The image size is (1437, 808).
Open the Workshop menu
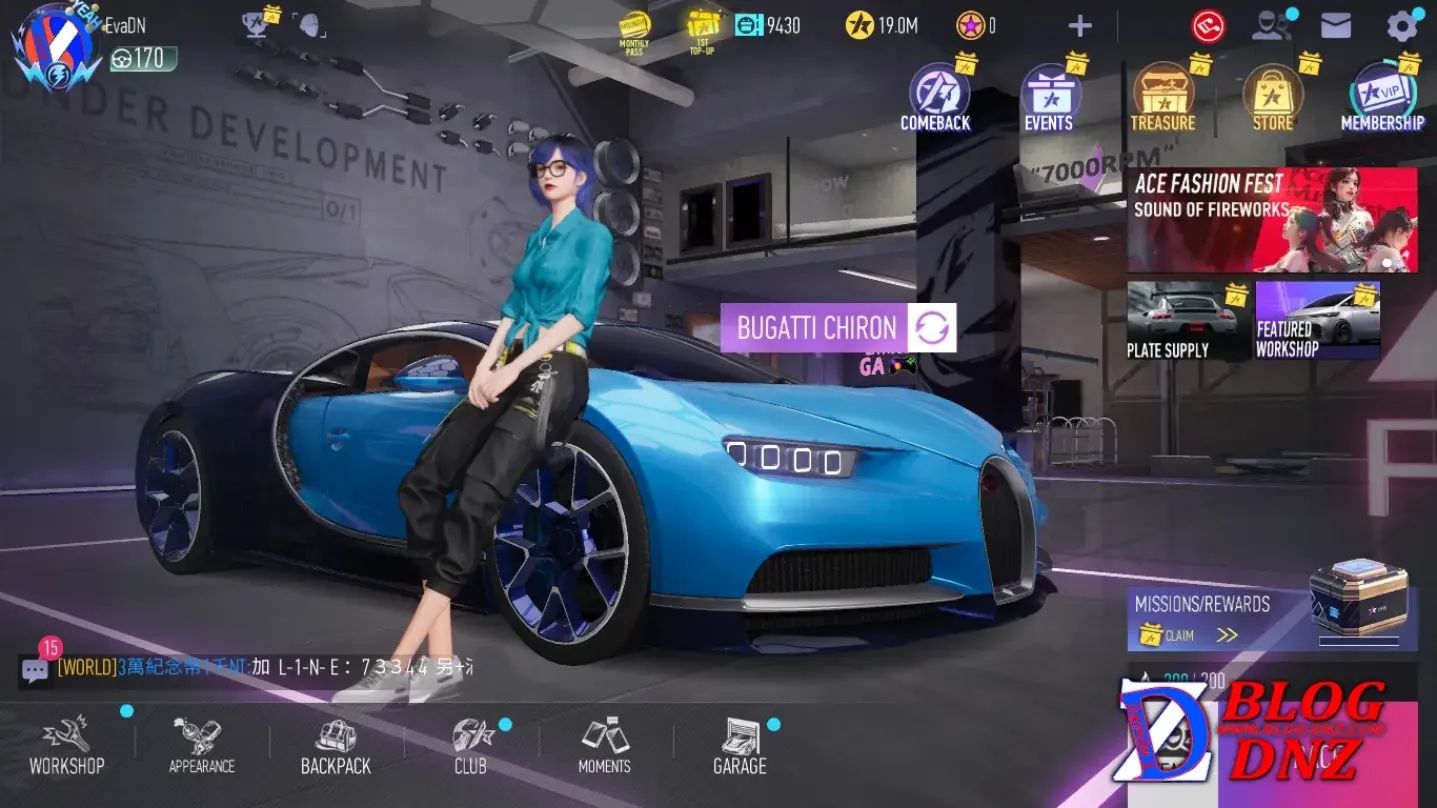66,745
